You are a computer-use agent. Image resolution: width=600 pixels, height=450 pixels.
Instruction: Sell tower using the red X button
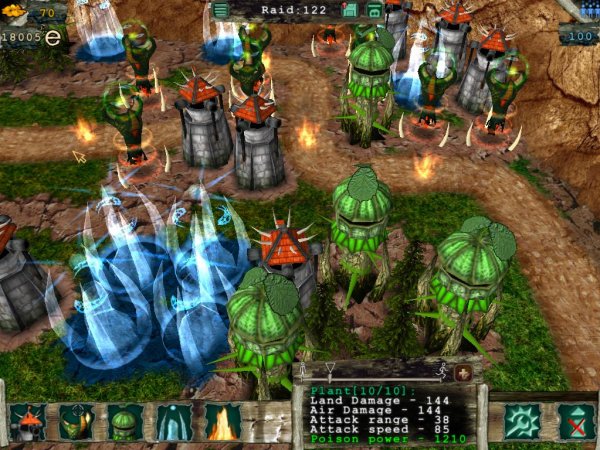575,421
